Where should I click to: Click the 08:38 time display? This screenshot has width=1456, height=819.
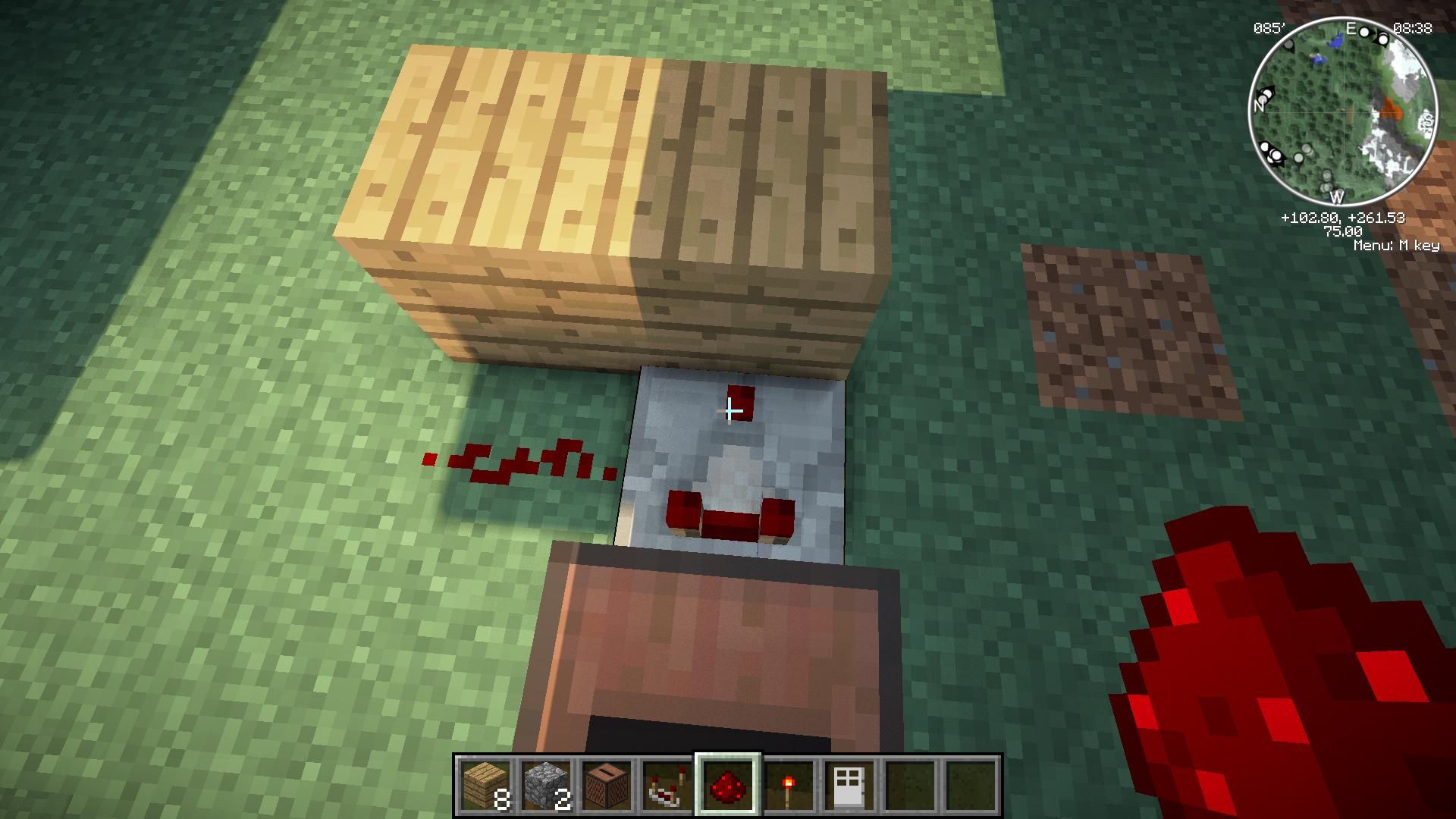pos(1412,29)
